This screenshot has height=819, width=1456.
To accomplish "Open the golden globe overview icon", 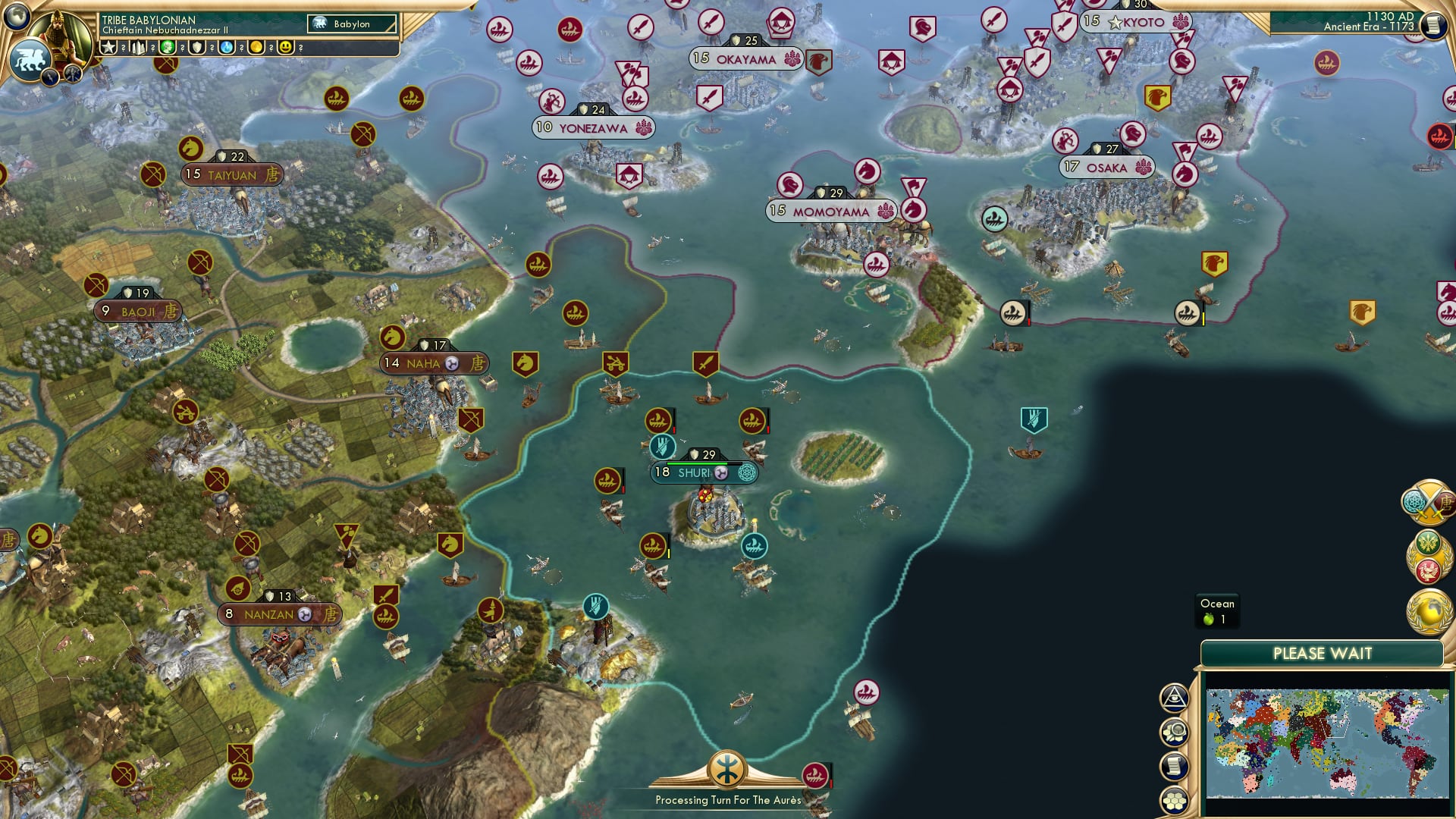I will pos(1429,612).
